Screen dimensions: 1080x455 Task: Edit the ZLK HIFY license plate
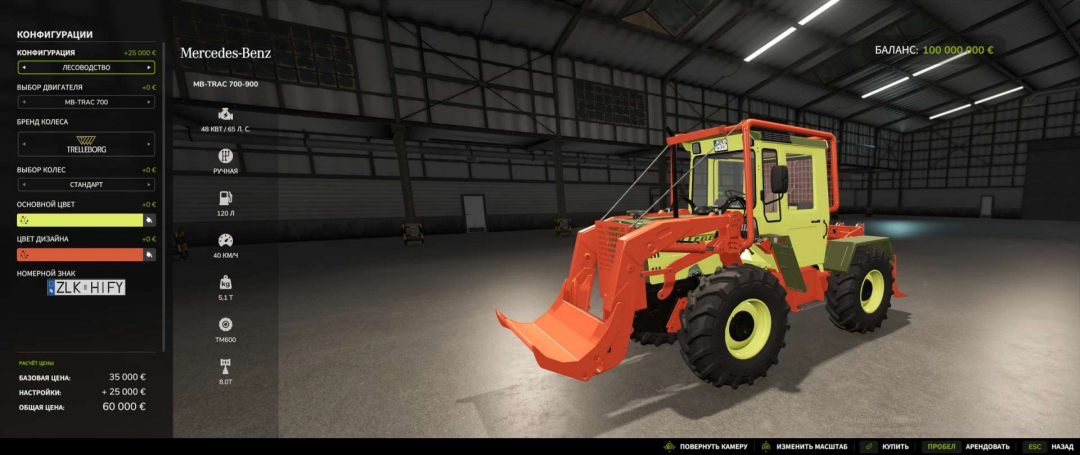pyautogui.click(x=87, y=288)
